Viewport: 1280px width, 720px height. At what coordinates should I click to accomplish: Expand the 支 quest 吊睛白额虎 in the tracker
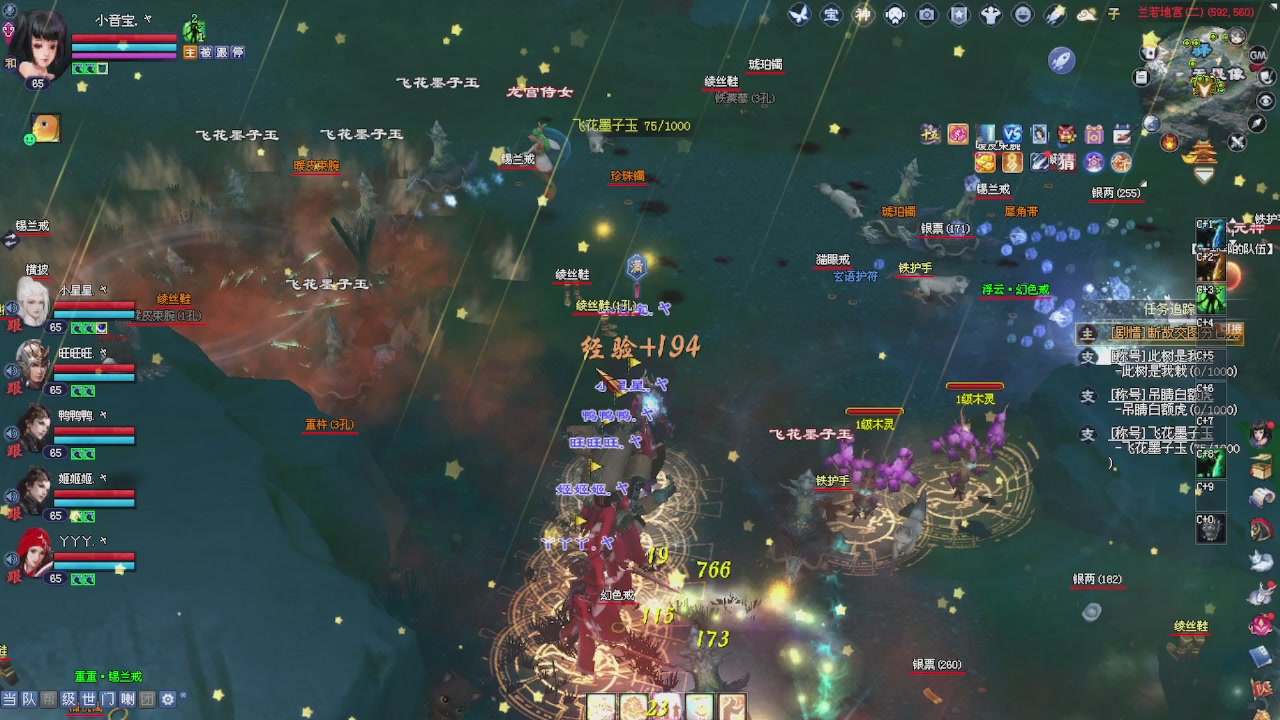1088,394
